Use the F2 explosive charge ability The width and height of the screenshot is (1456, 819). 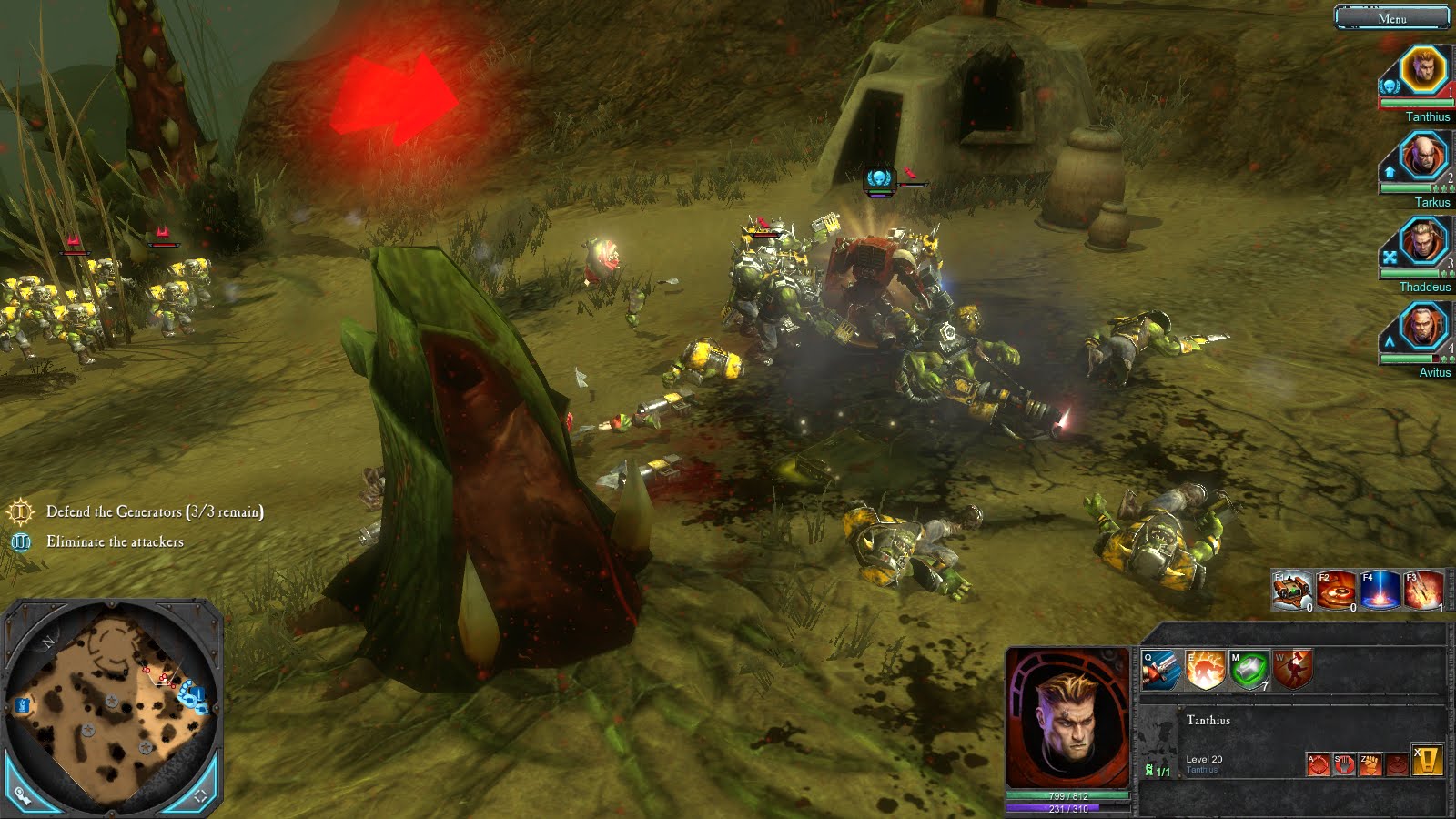(1336, 591)
